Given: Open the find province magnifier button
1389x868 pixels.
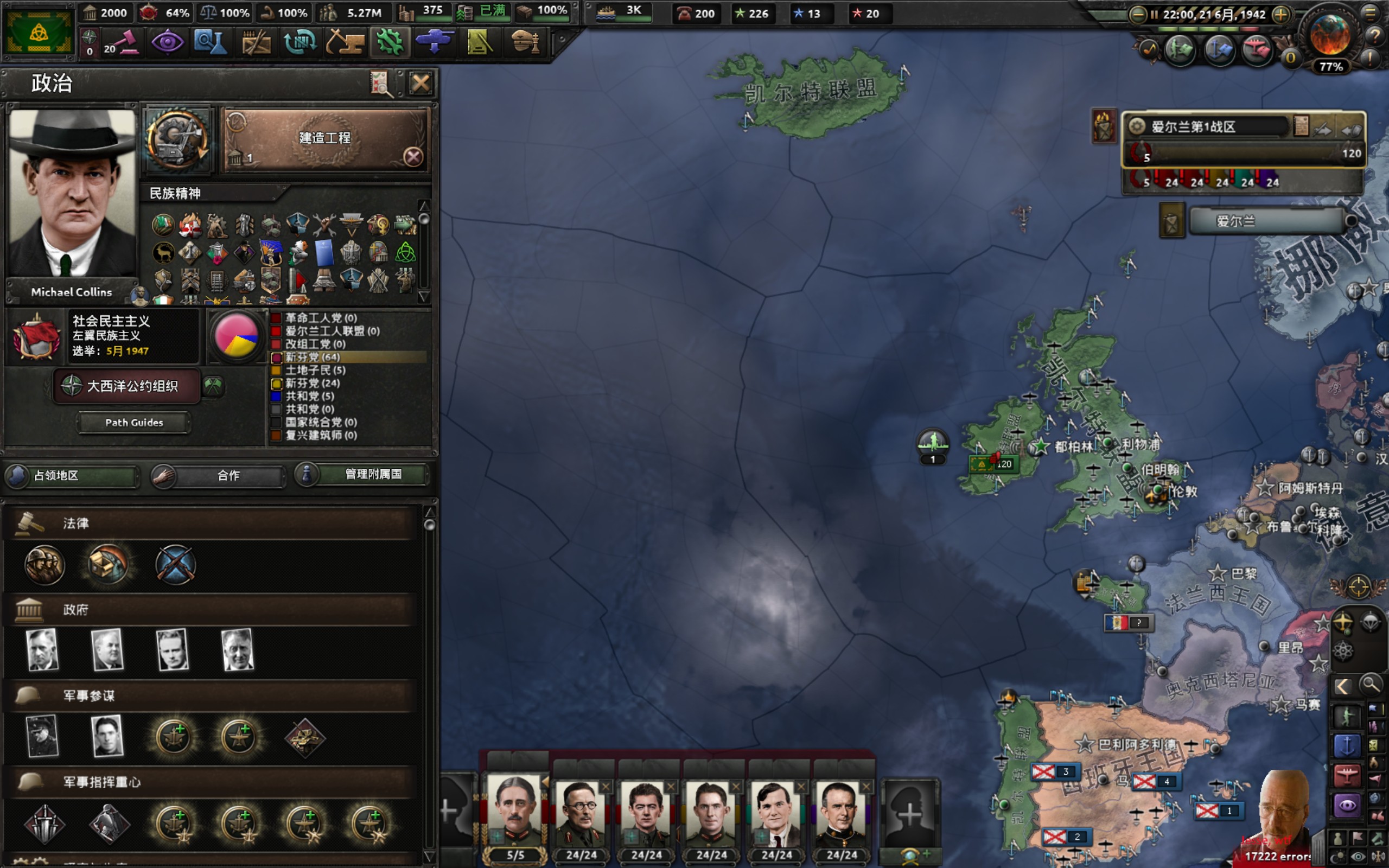Looking at the screenshot, I should (x=1370, y=684).
